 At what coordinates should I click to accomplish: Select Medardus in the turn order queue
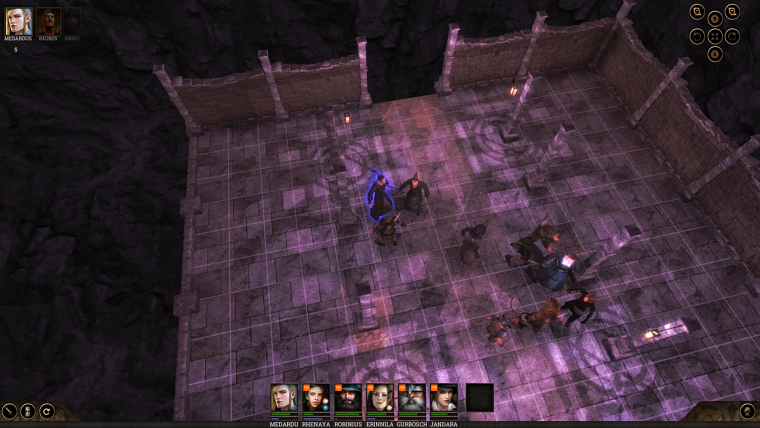pyautogui.click(x=19, y=21)
